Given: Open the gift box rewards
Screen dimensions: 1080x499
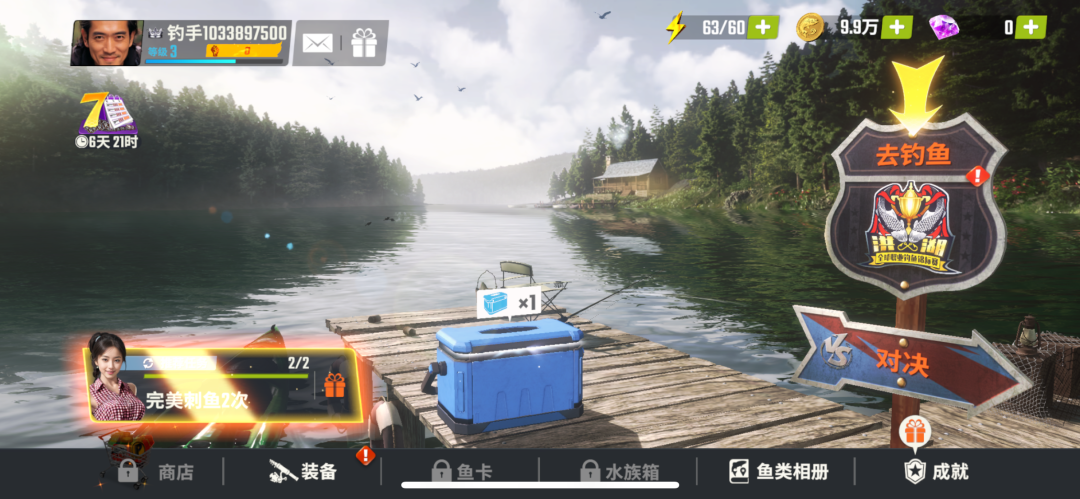Looking at the screenshot, I should [x=364, y=43].
